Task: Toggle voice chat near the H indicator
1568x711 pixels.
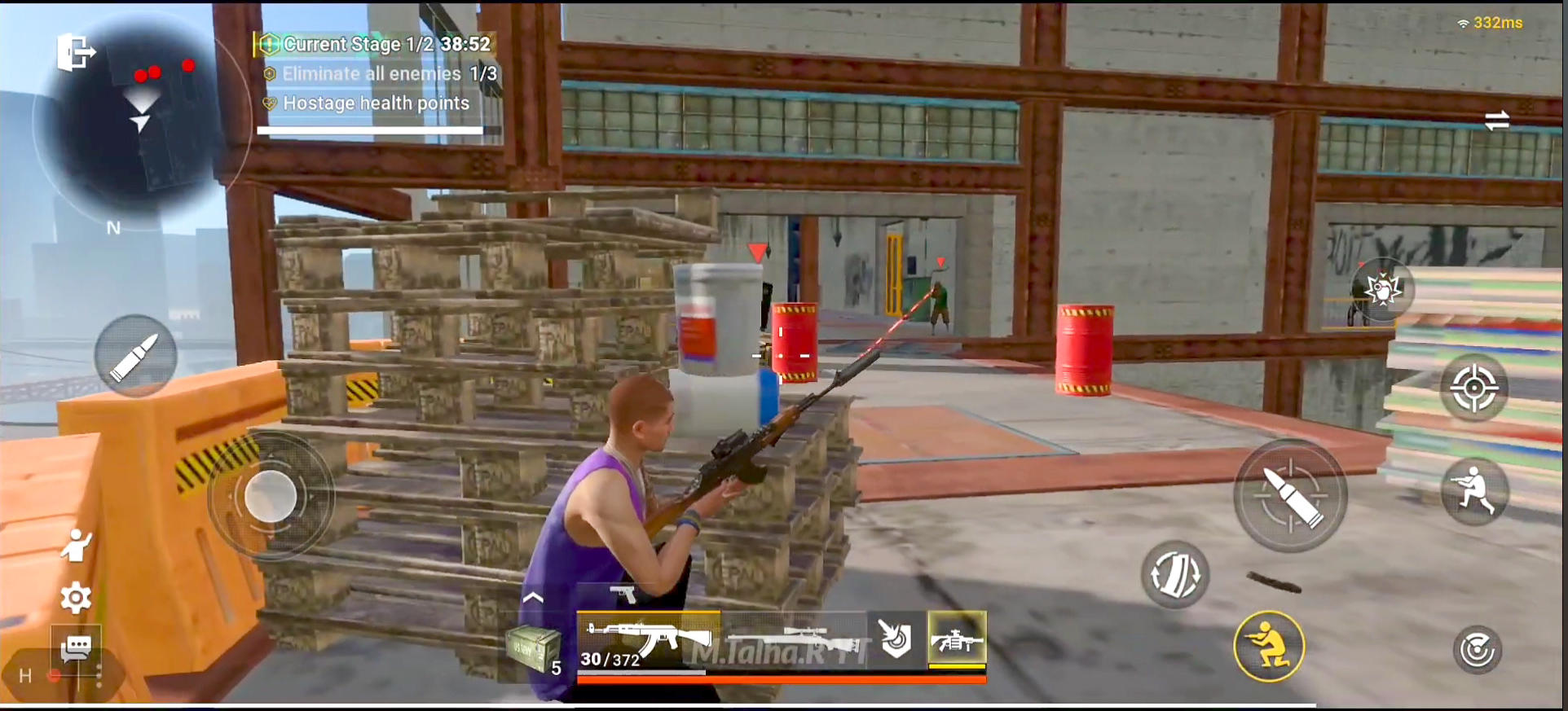Action: tap(52, 674)
